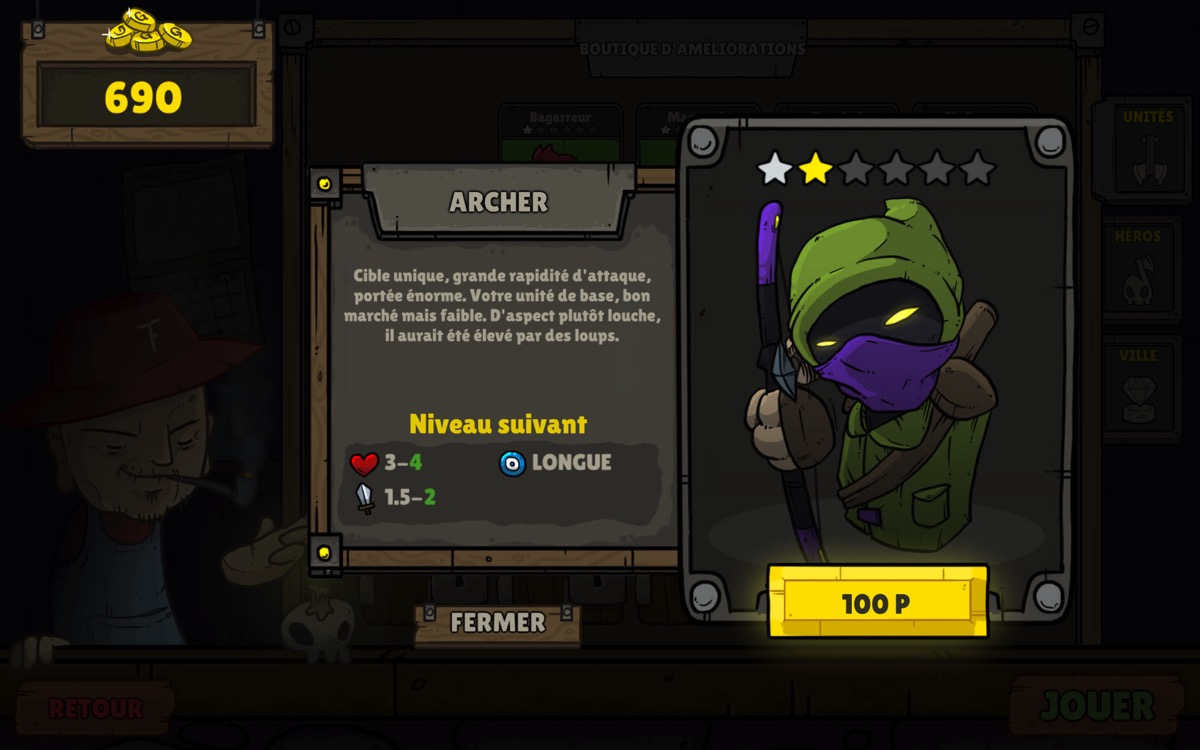Screen dimensions: 1200x750
Task: Switch to the Unités tab
Action: [1147, 152]
